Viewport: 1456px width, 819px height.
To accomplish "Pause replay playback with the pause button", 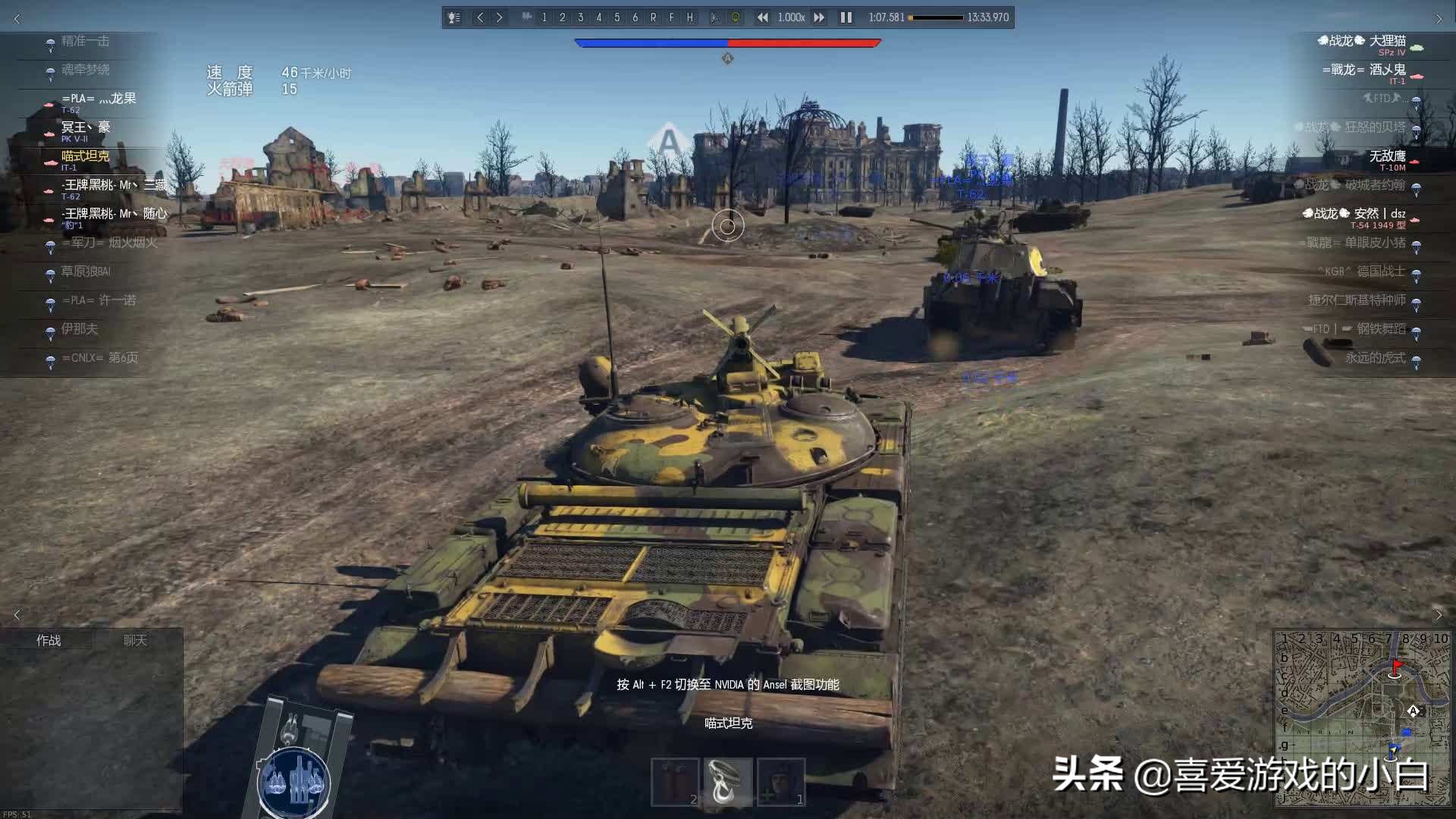I will coord(846,17).
